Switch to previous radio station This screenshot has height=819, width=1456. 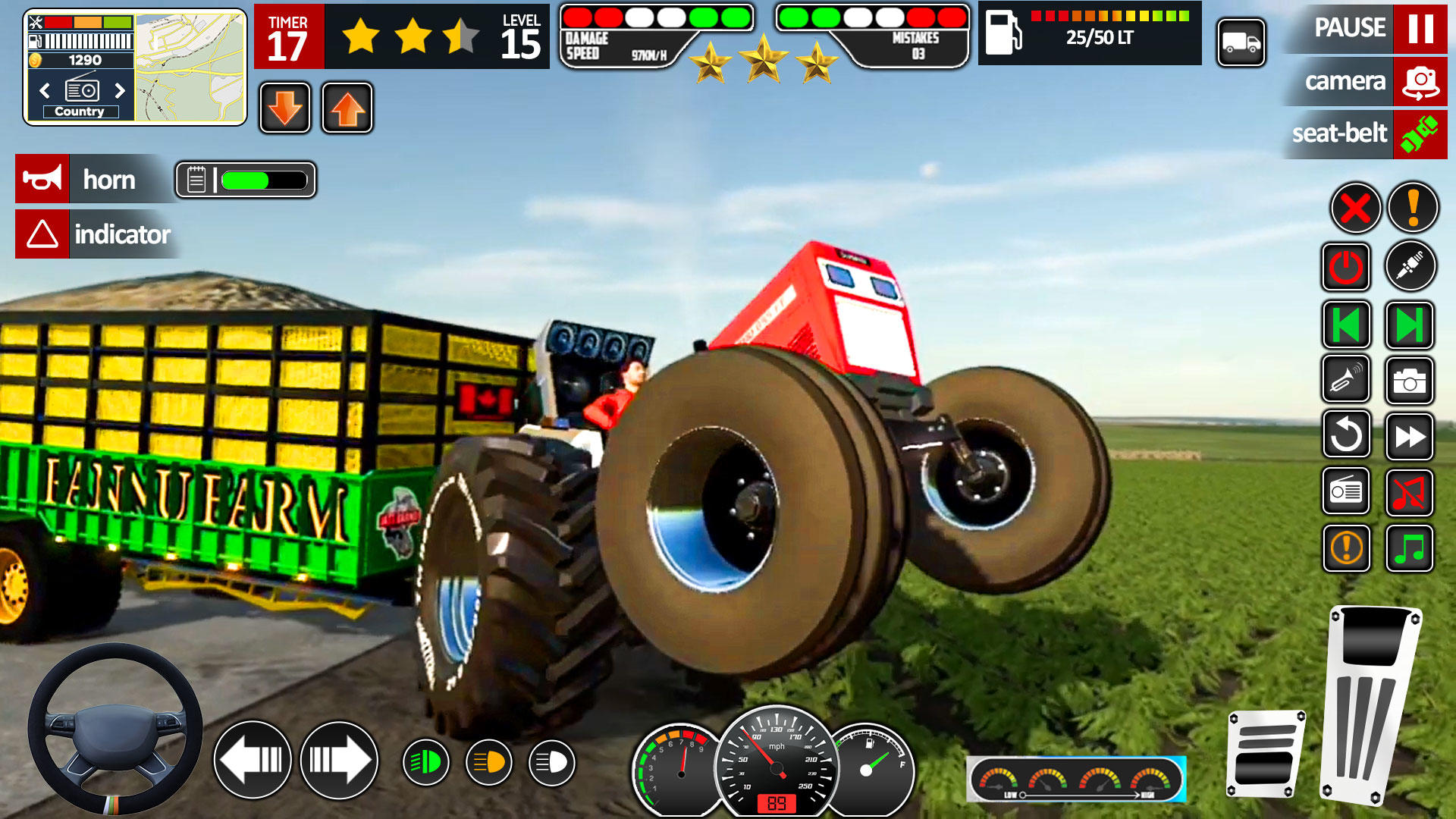45,91
